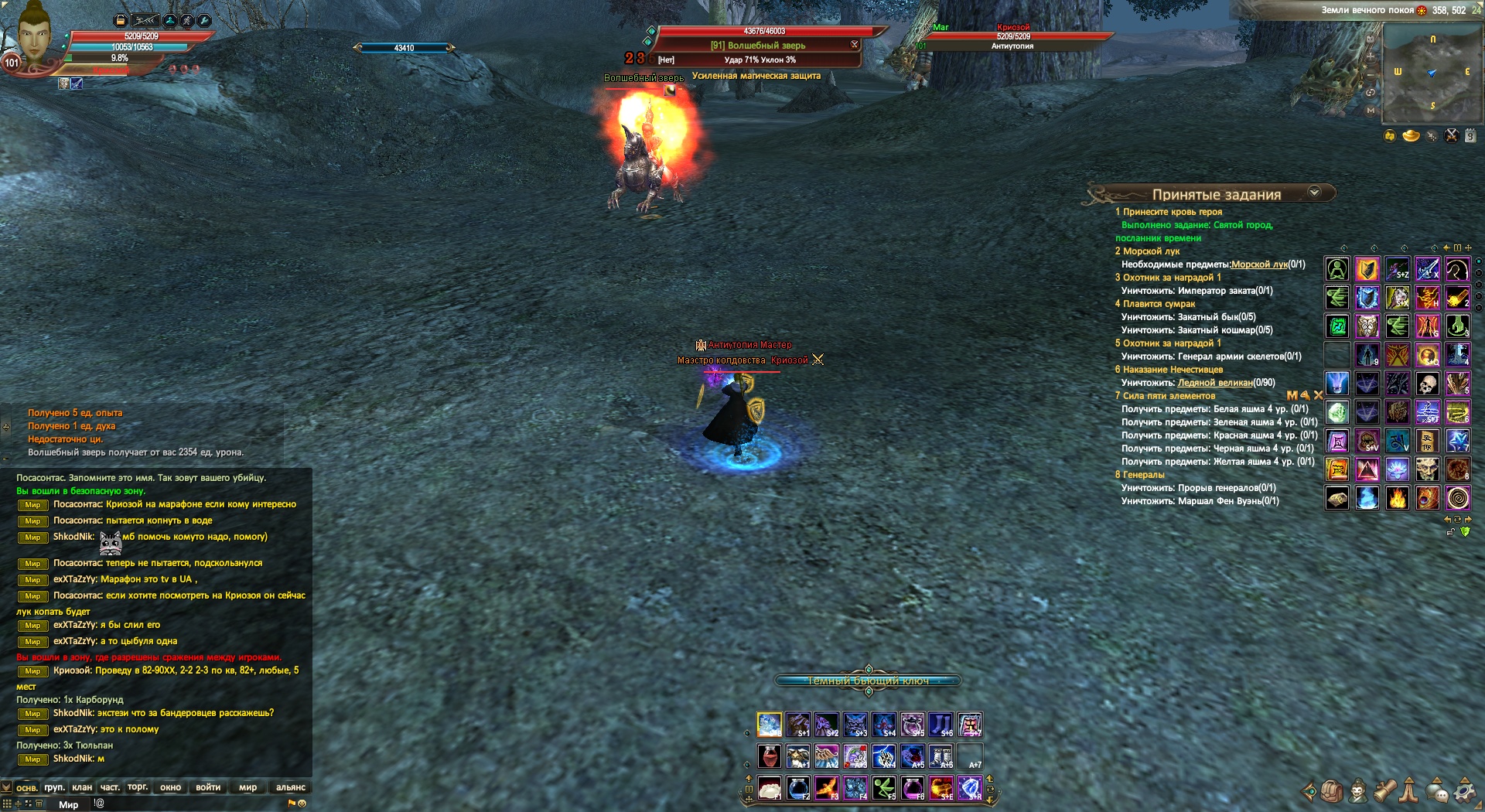The width and height of the screenshot is (1485, 812).
Task: Activate the meditation pose skill icon
Action: pyautogui.click(x=1337, y=269)
